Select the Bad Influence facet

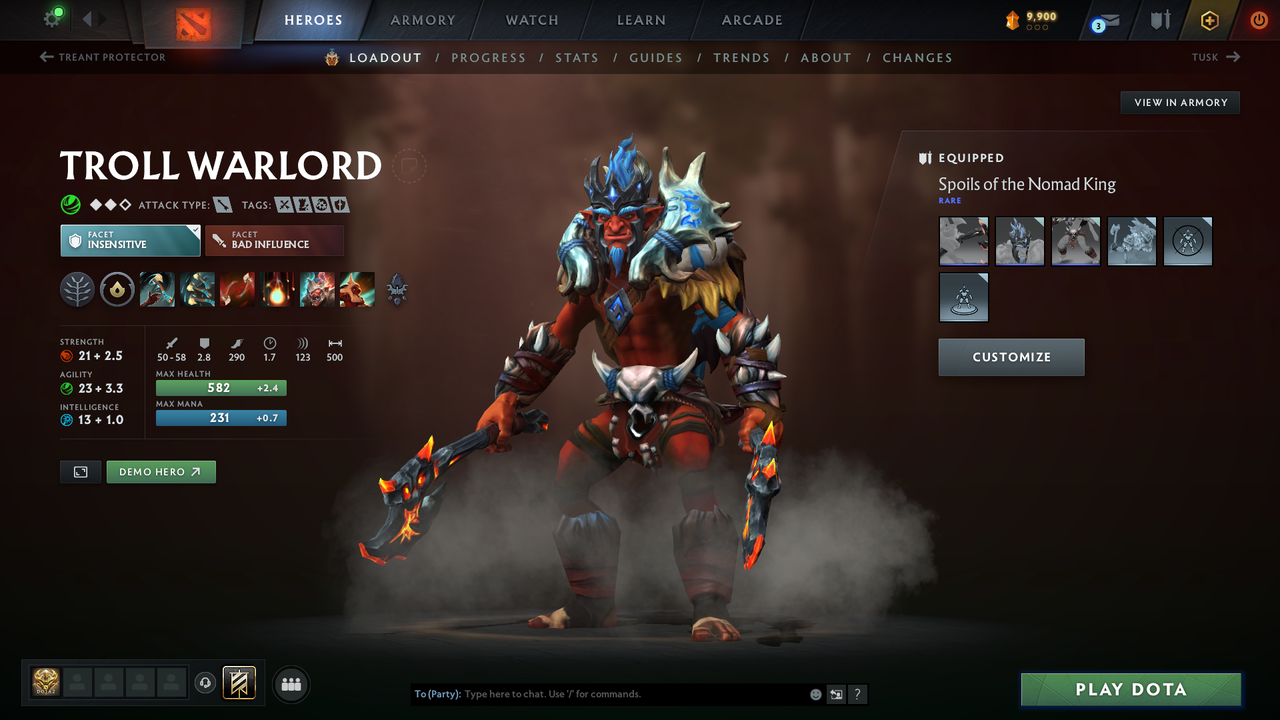274,240
